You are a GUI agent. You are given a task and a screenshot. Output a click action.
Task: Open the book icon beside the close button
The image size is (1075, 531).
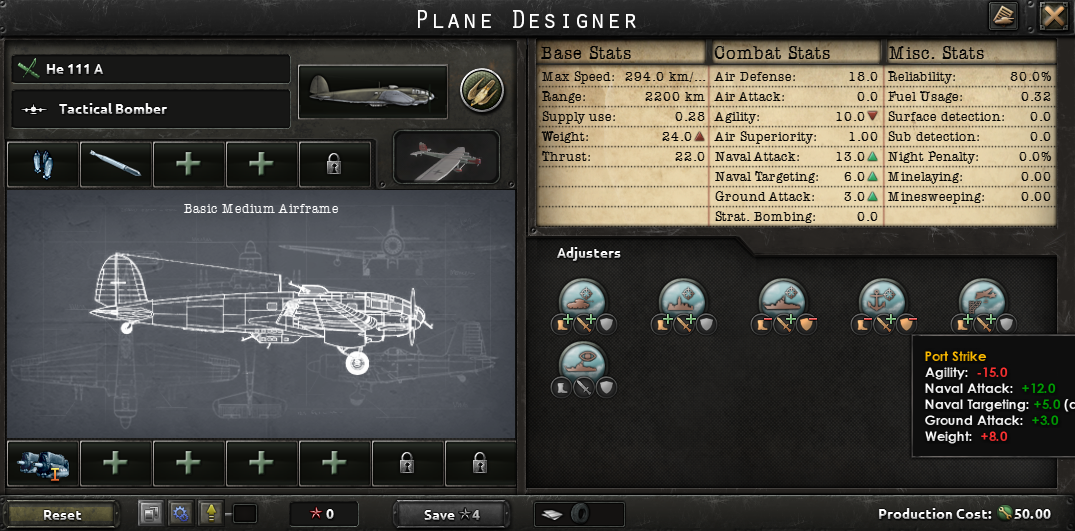click(x=1004, y=16)
